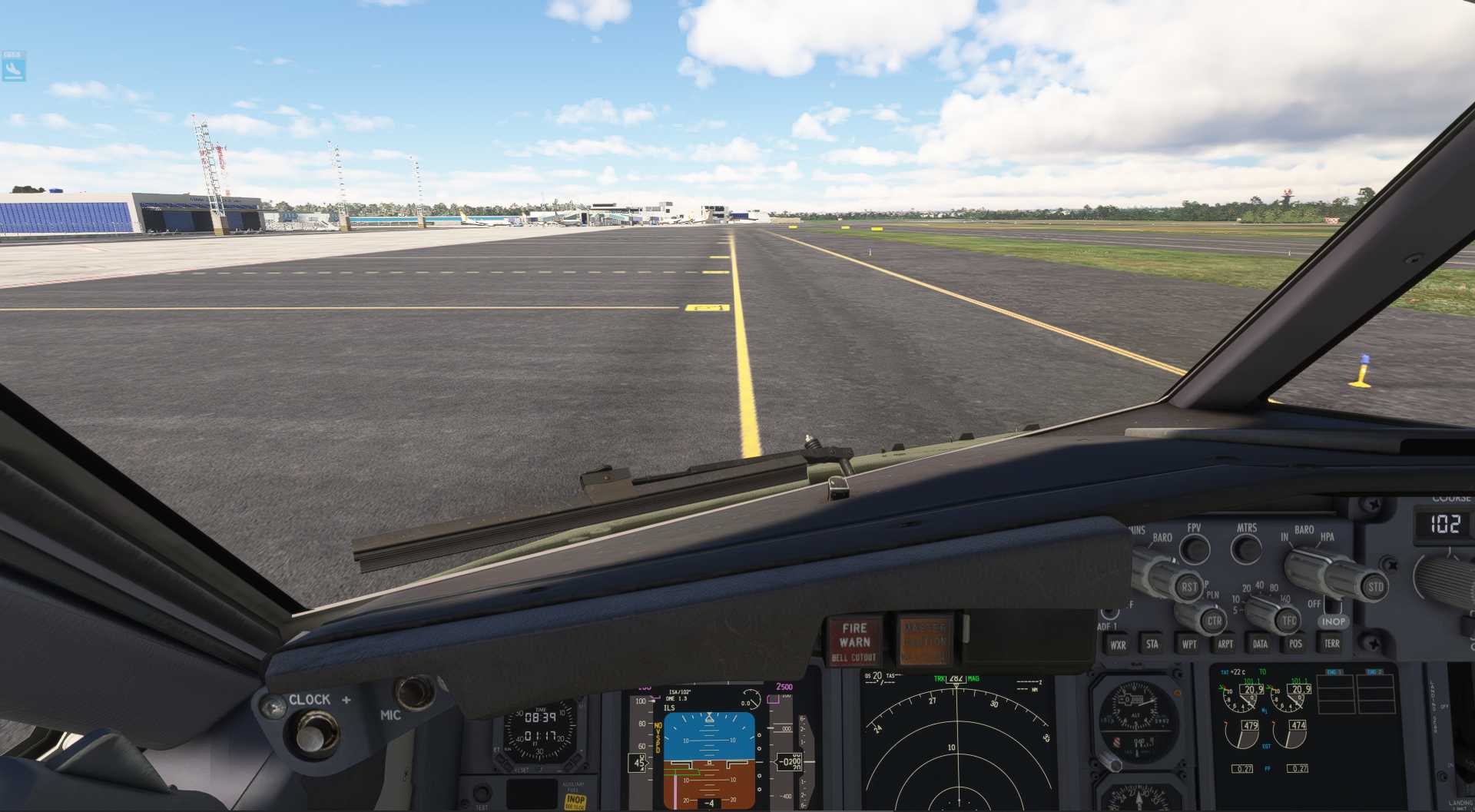Activate the WXR weather radar button
This screenshot has width=1475, height=812.
tap(1118, 645)
